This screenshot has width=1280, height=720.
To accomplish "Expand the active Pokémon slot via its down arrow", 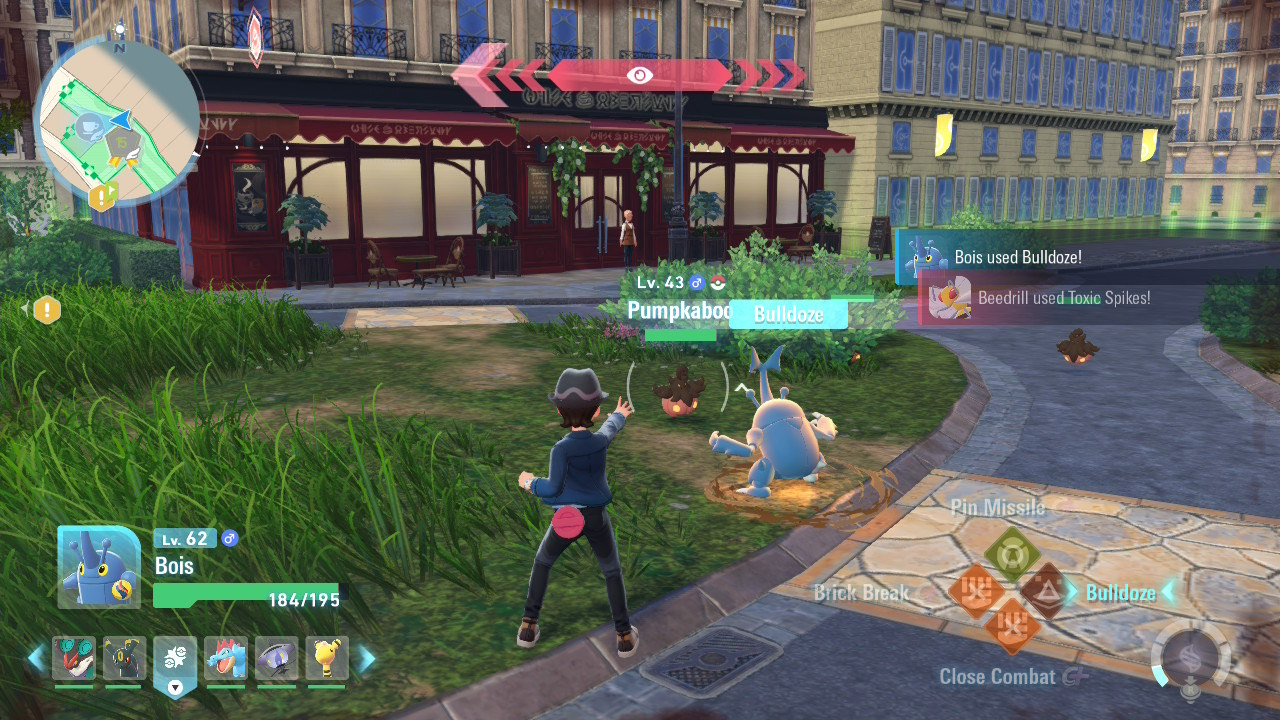I will click(x=175, y=686).
